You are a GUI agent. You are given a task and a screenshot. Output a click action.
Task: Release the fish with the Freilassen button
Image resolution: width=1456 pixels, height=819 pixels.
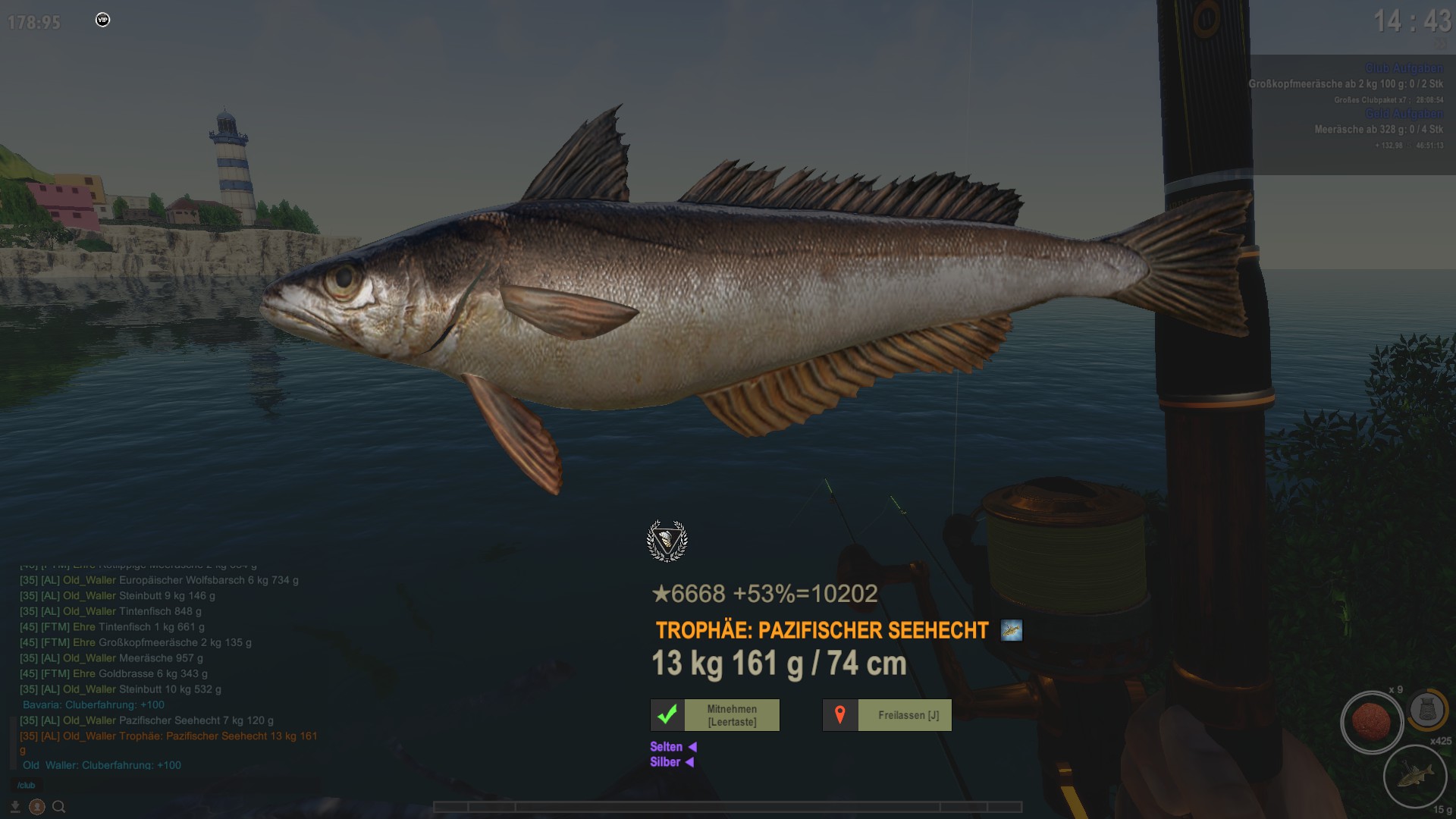[x=887, y=715]
